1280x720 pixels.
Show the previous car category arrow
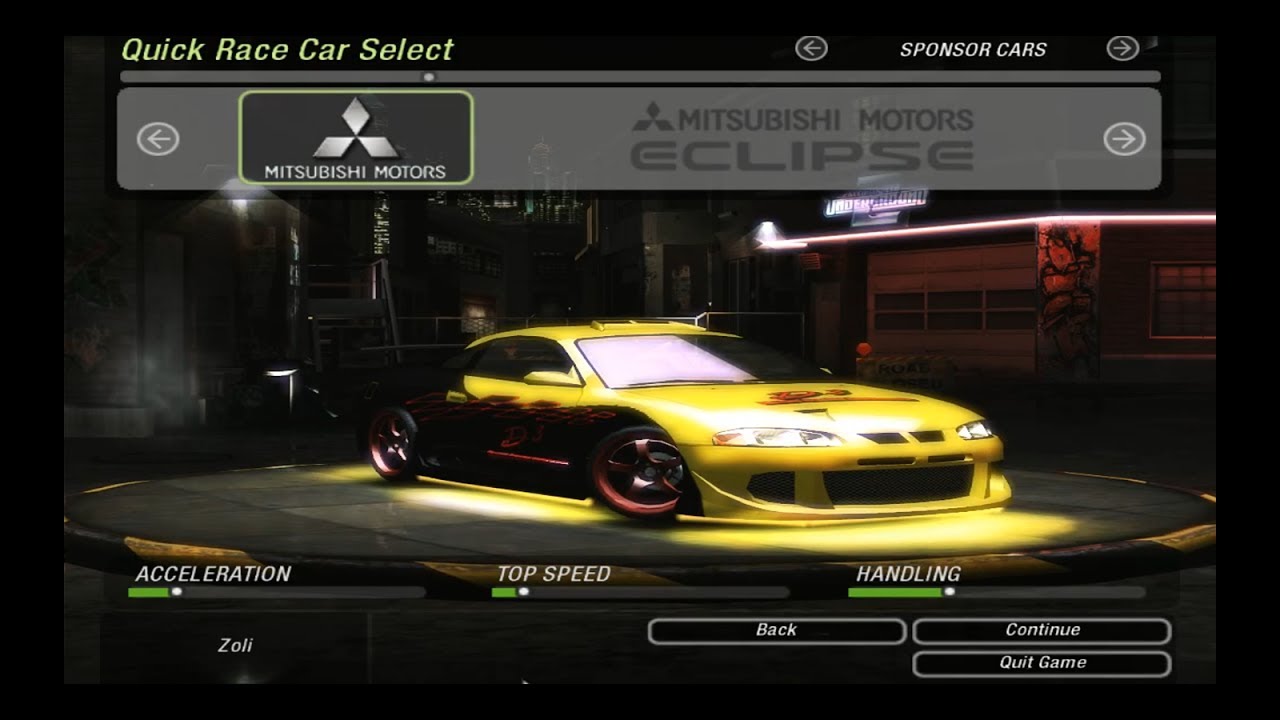click(x=811, y=48)
